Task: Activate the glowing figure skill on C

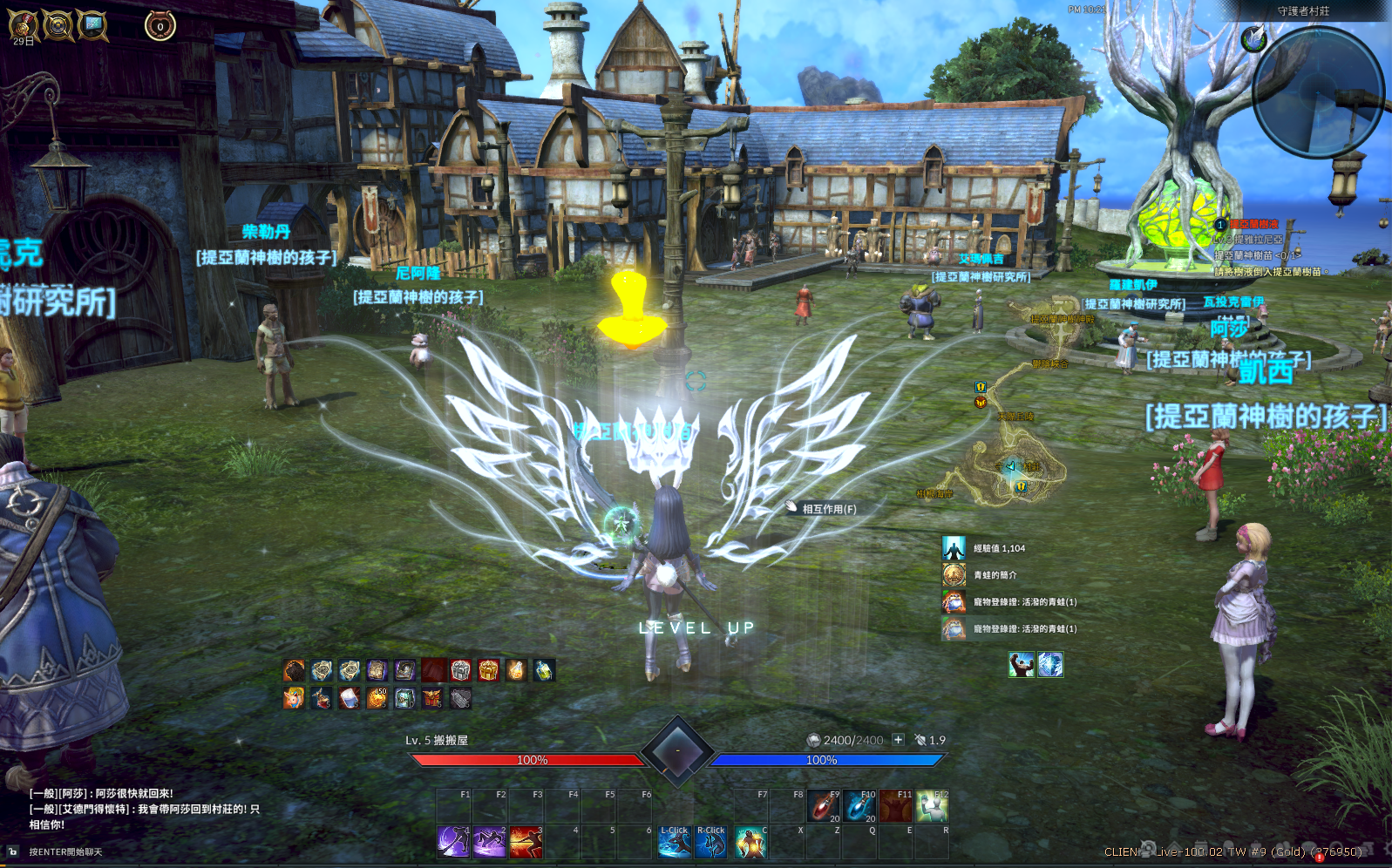Action: click(750, 842)
